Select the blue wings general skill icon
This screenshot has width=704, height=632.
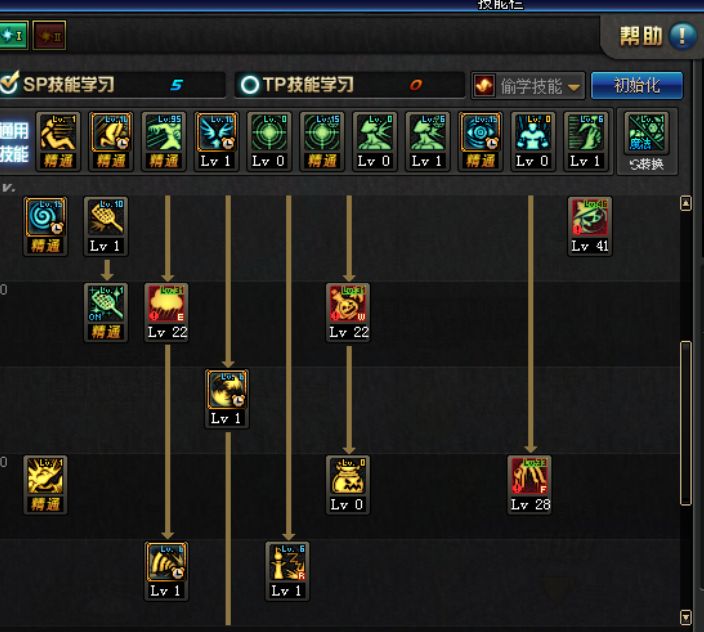pyautogui.click(x=217, y=133)
